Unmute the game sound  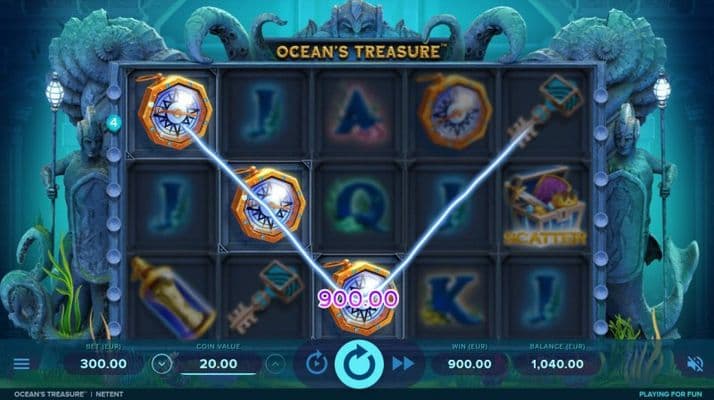click(694, 363)
